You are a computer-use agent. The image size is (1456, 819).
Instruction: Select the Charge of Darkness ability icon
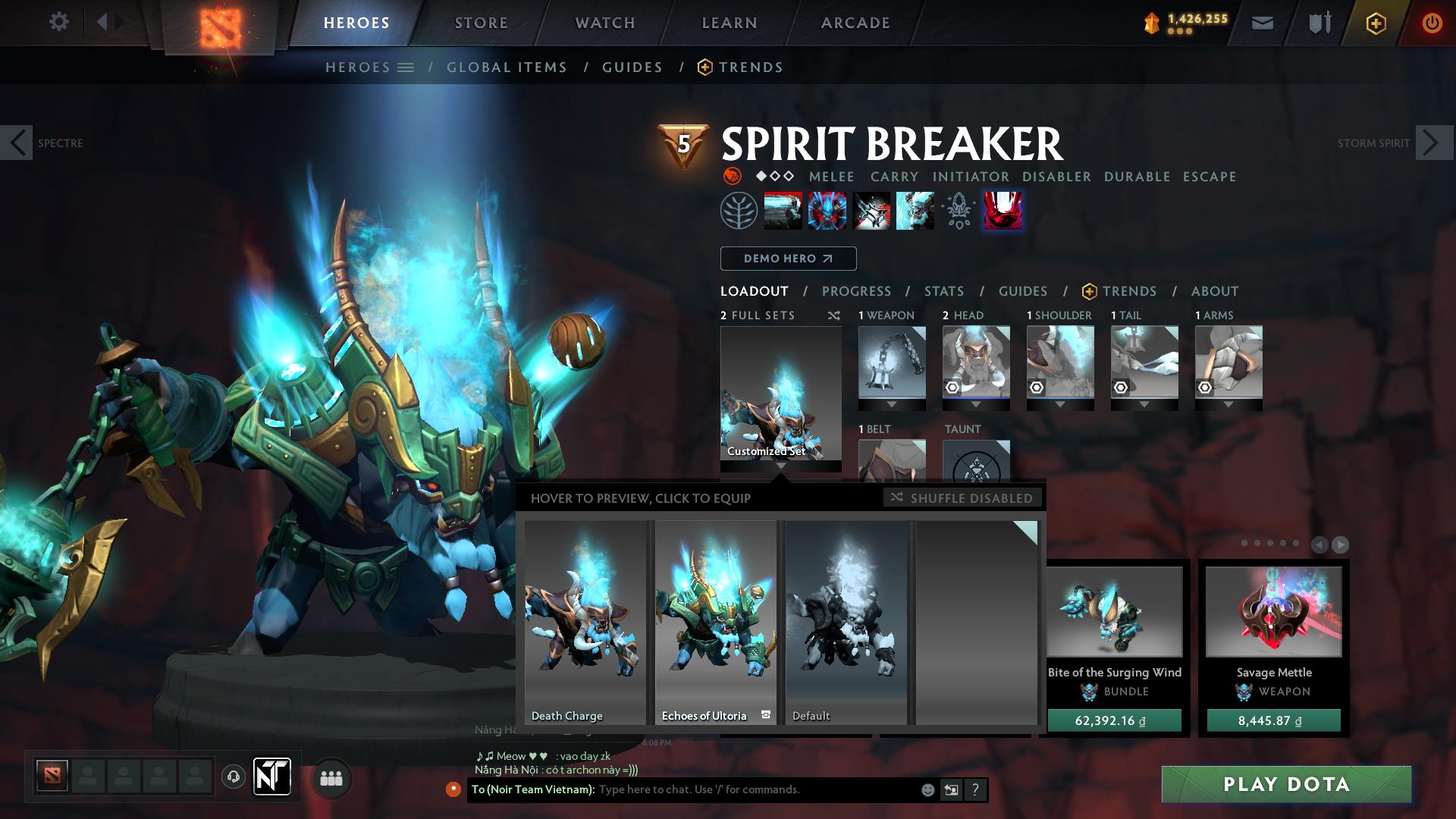point(783,211)
